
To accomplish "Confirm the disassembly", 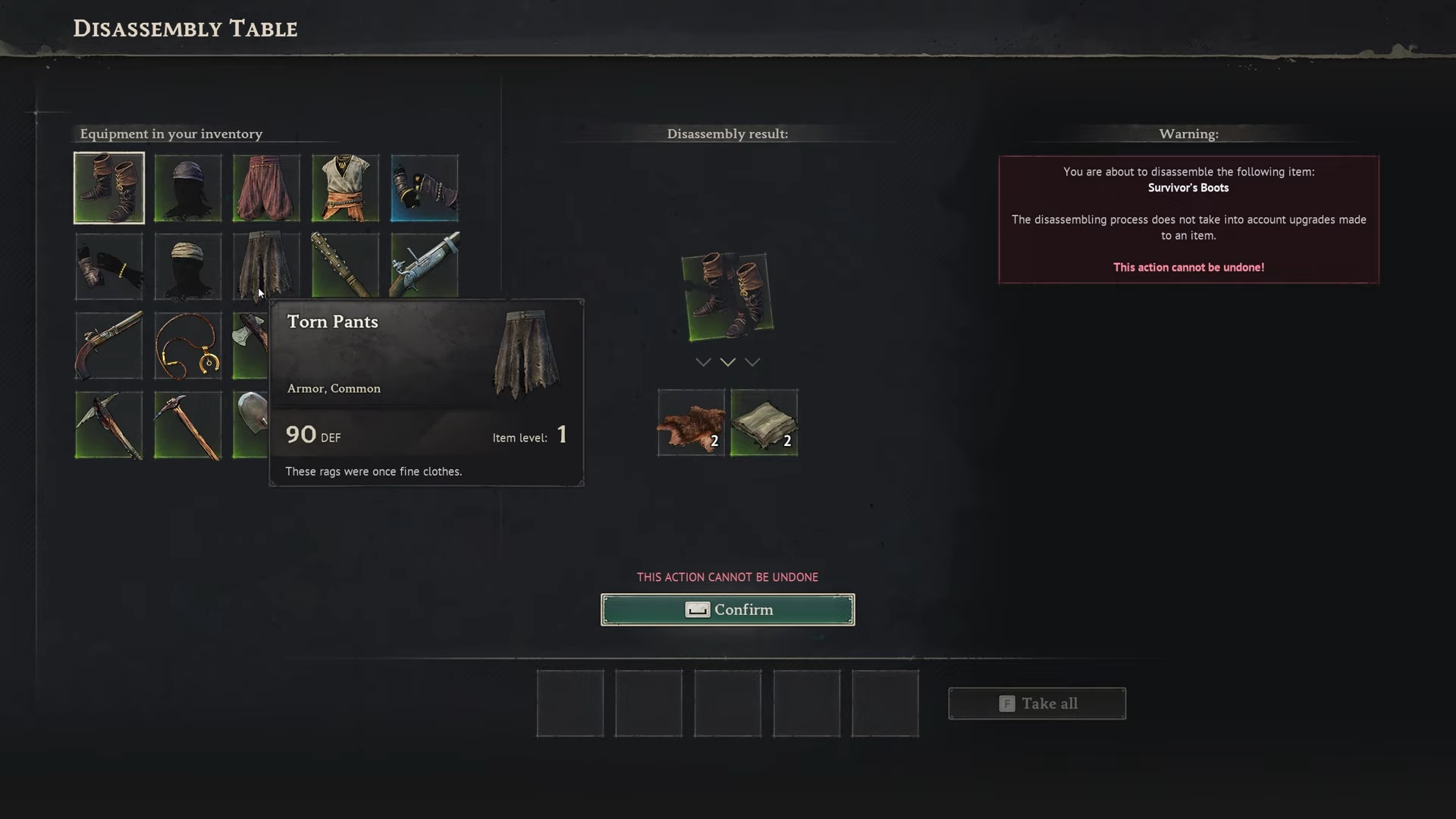I will 727,610.
